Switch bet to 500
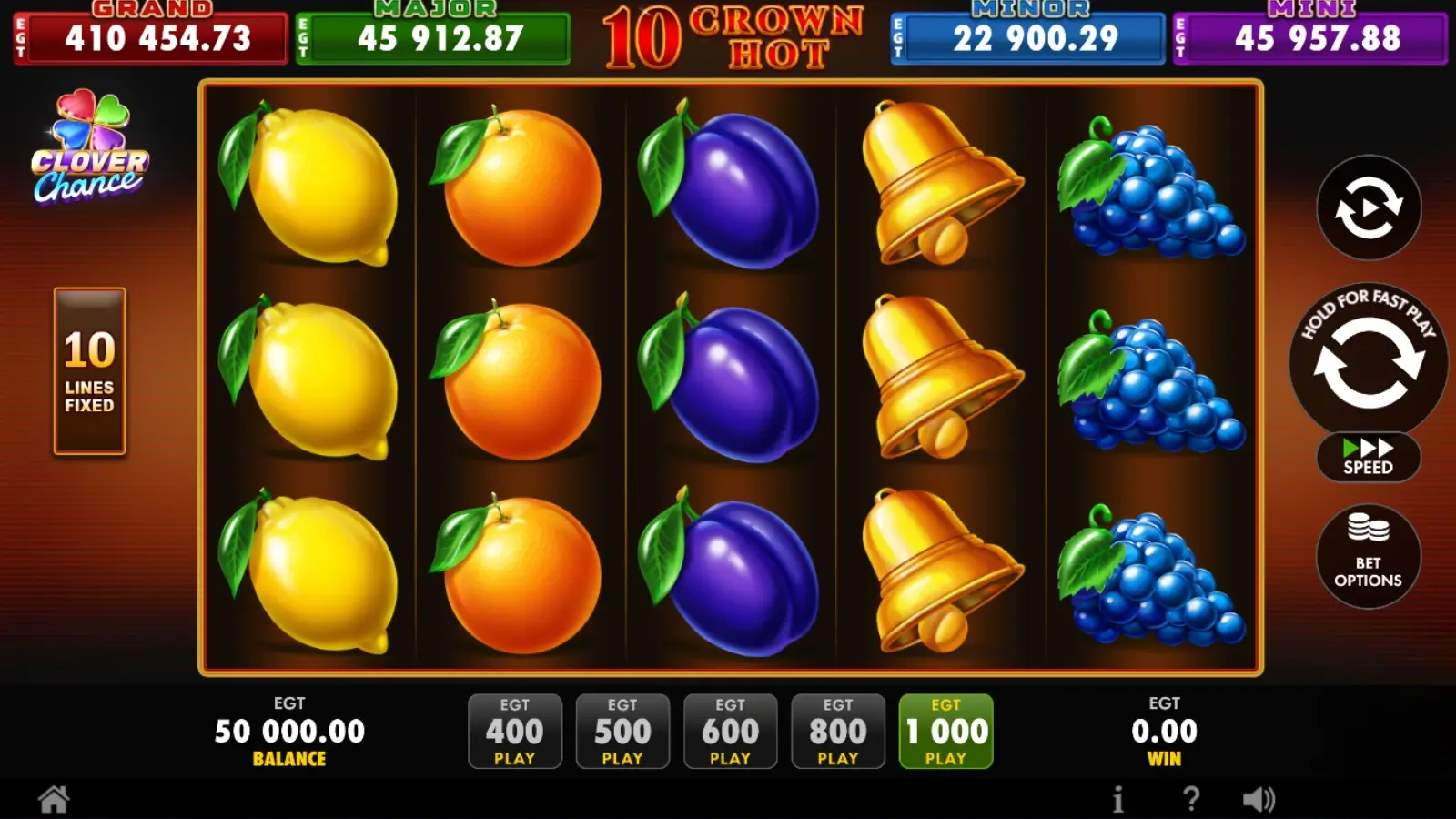 pos(622,731)
